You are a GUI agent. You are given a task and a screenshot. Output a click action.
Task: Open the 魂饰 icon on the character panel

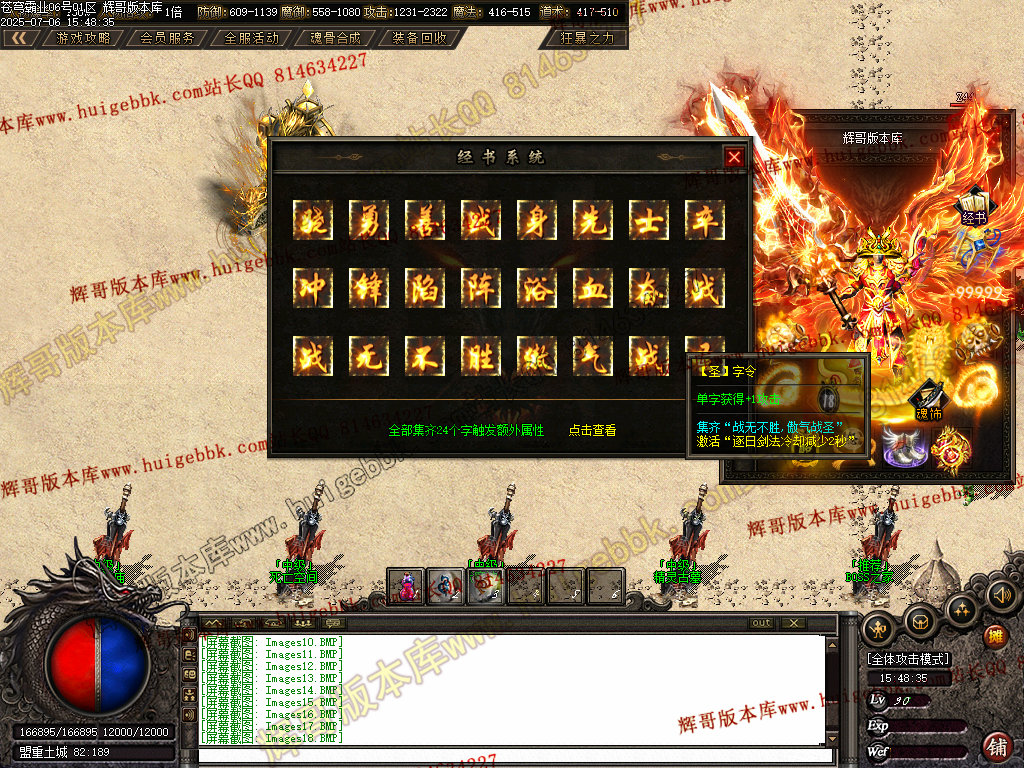pyautogui.click(x=929, y=400)
